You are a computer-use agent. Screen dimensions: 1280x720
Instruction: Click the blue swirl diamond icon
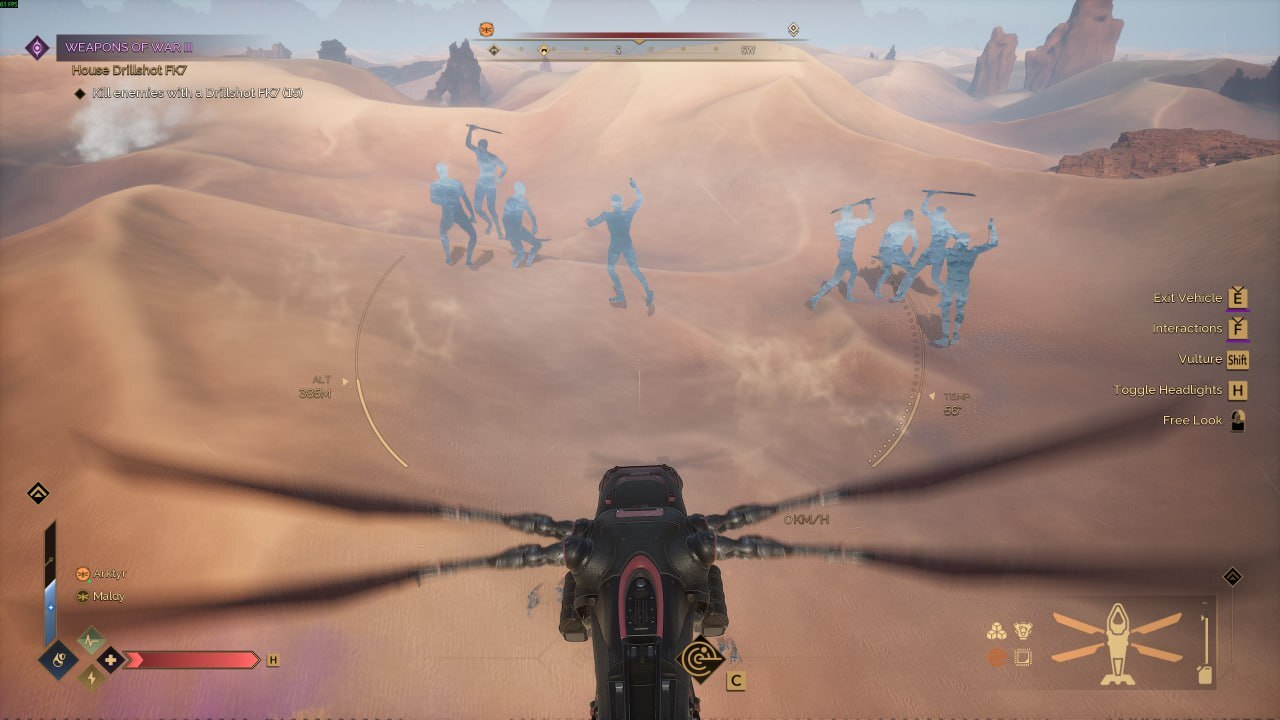(59, 660)
